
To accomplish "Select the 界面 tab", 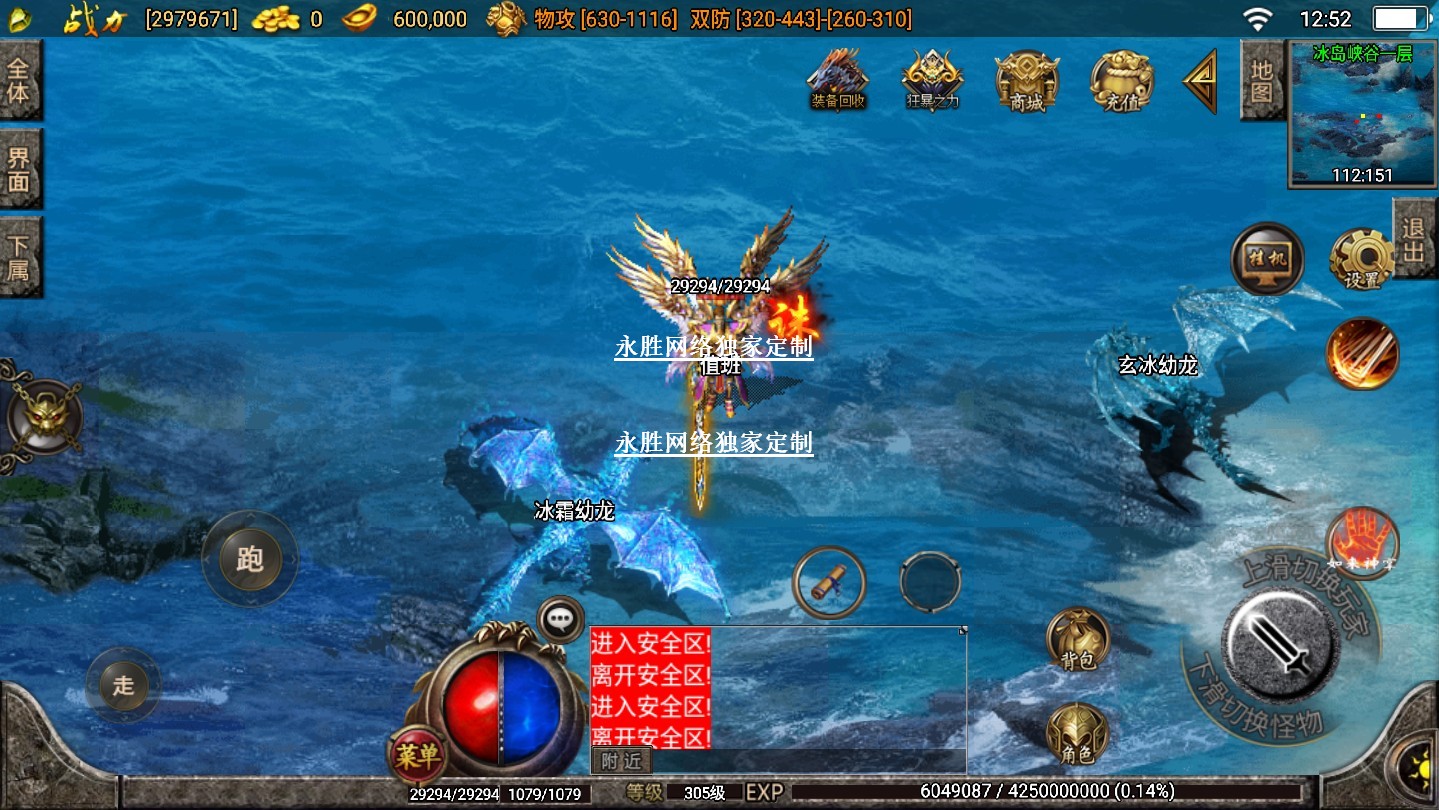I will click(x=19, y=169).
